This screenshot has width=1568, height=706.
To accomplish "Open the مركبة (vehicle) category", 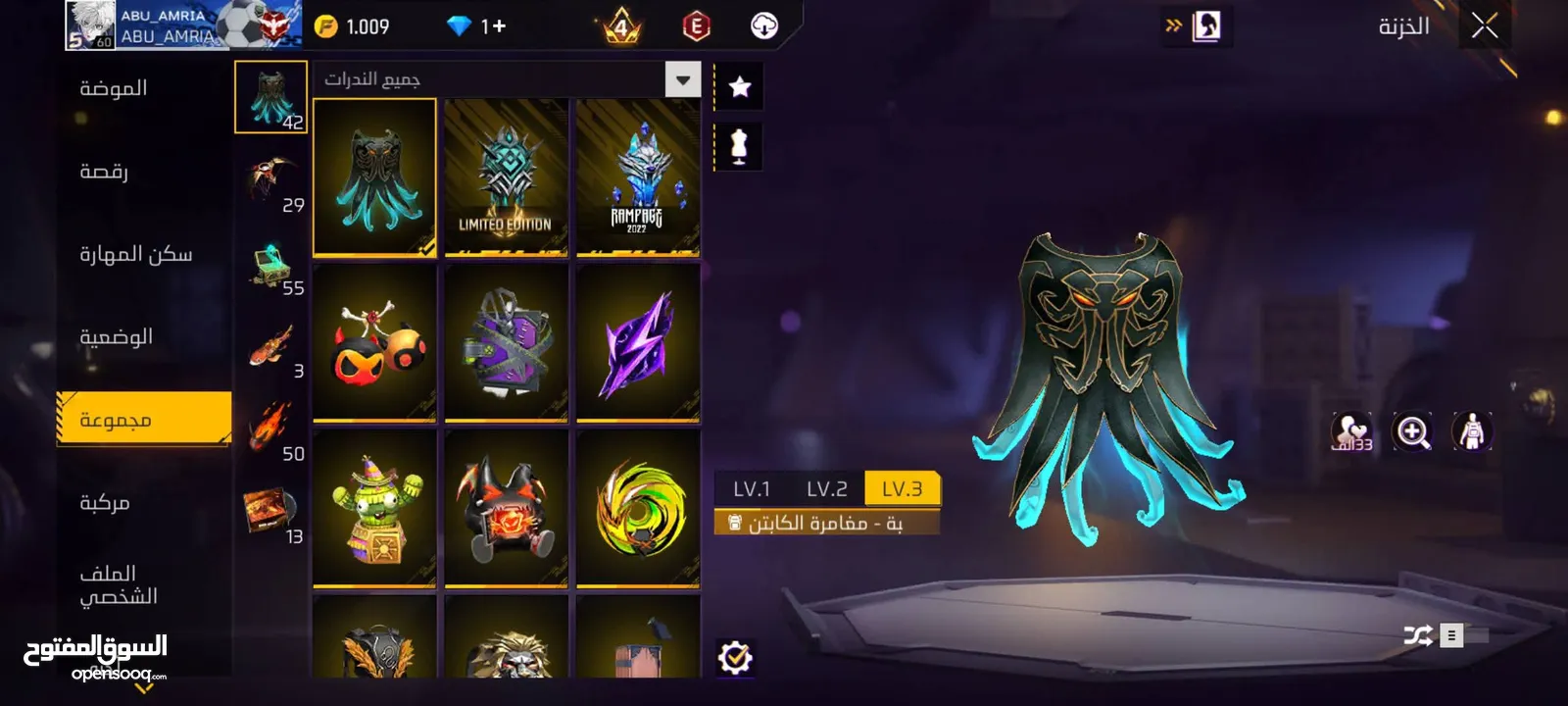I will click(105, 502).
